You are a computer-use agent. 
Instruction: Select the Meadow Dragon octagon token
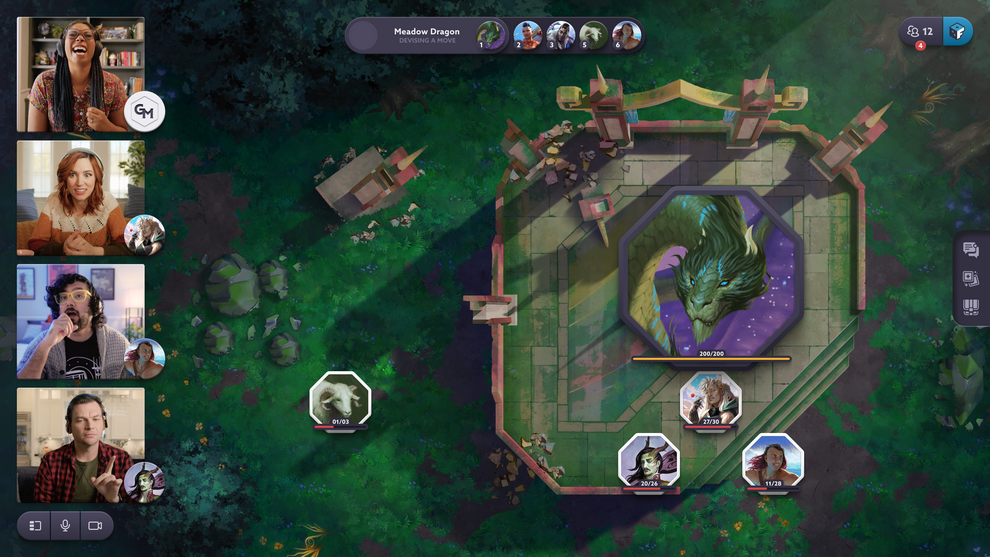[711, 271]
